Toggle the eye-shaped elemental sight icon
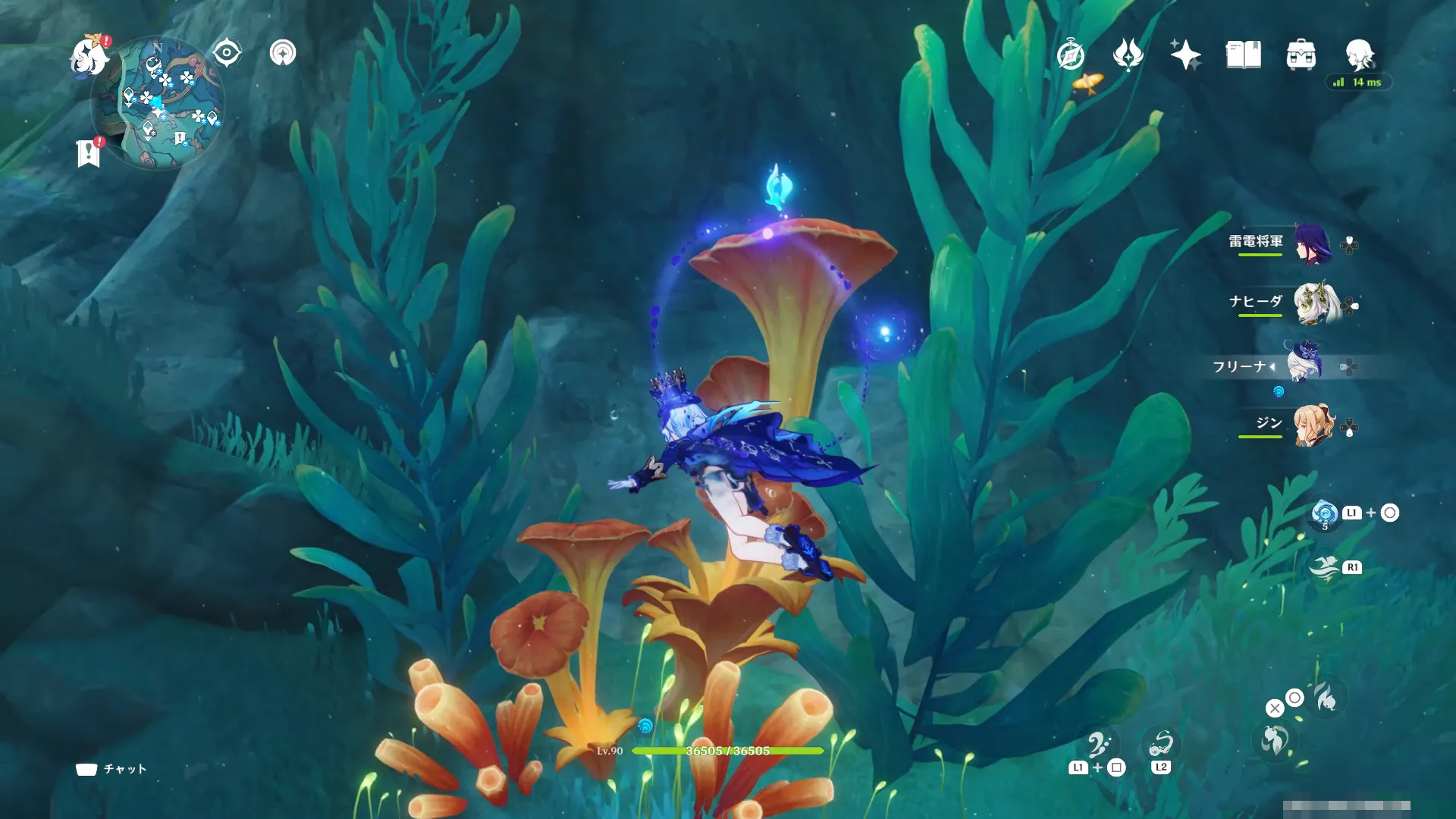The height and width of the screenshot is (819, 1456). (227, 53)
